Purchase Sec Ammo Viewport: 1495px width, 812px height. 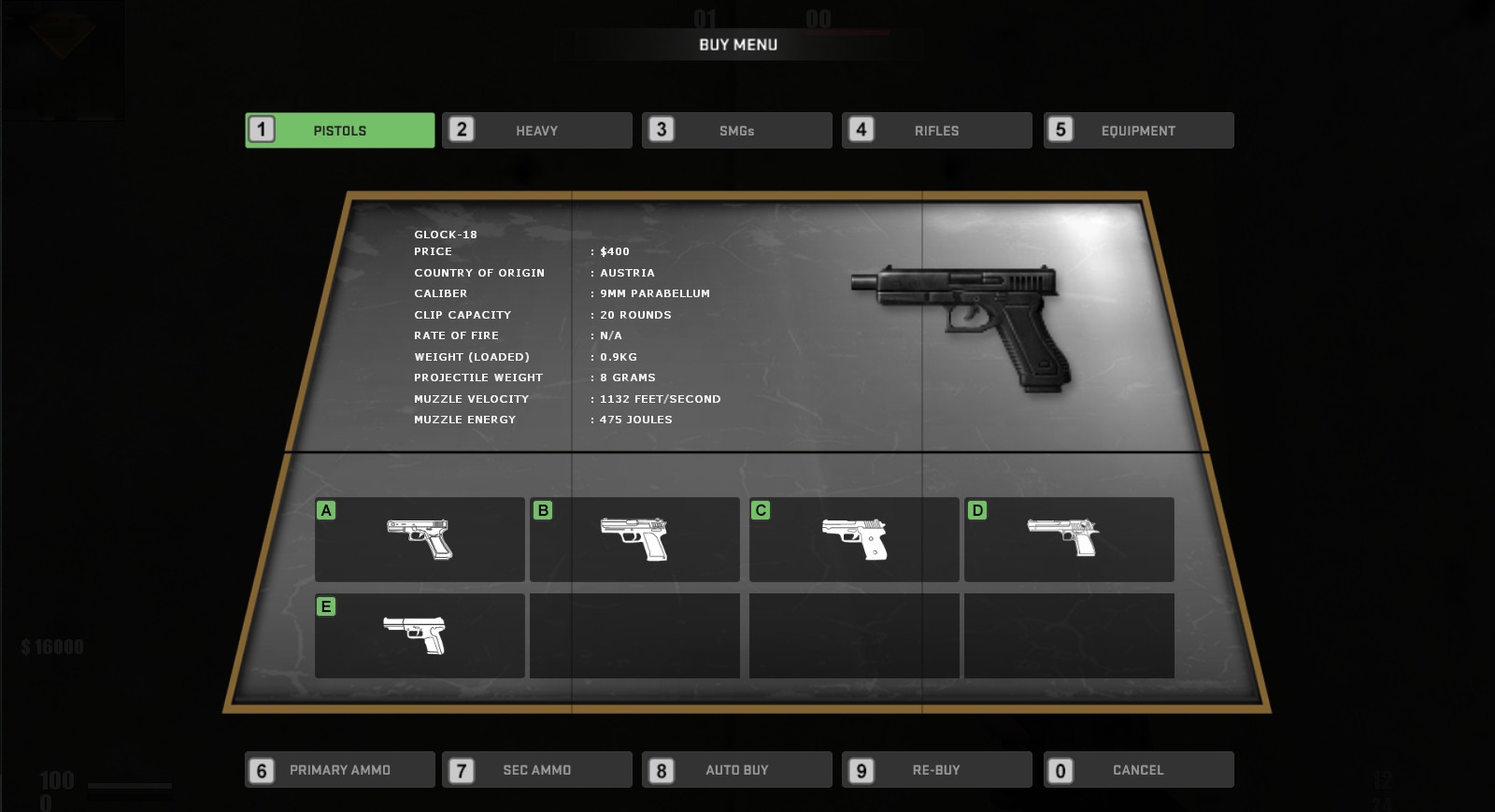point(536,770)
